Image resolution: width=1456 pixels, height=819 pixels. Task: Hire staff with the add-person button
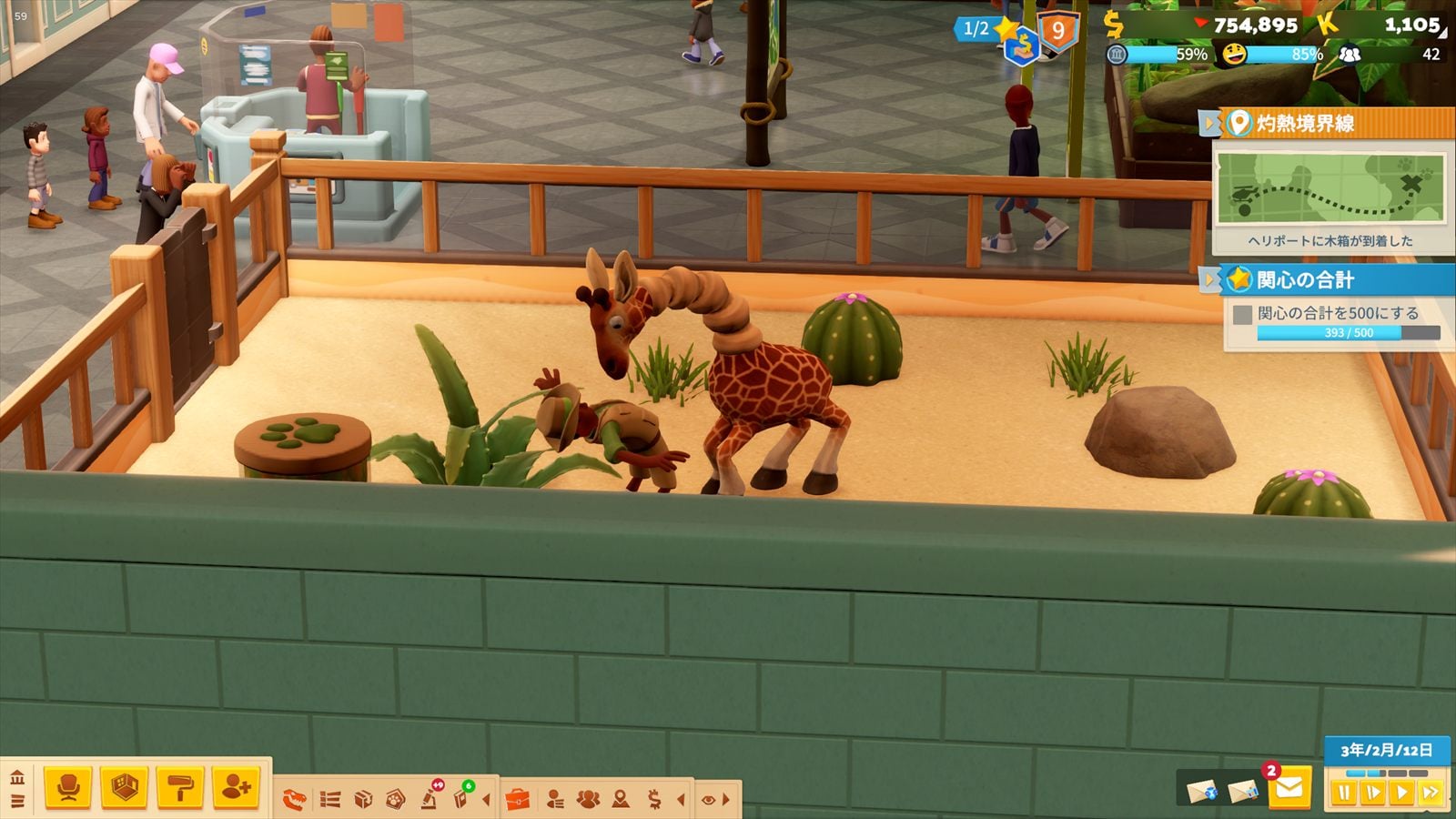click(236, 787)
